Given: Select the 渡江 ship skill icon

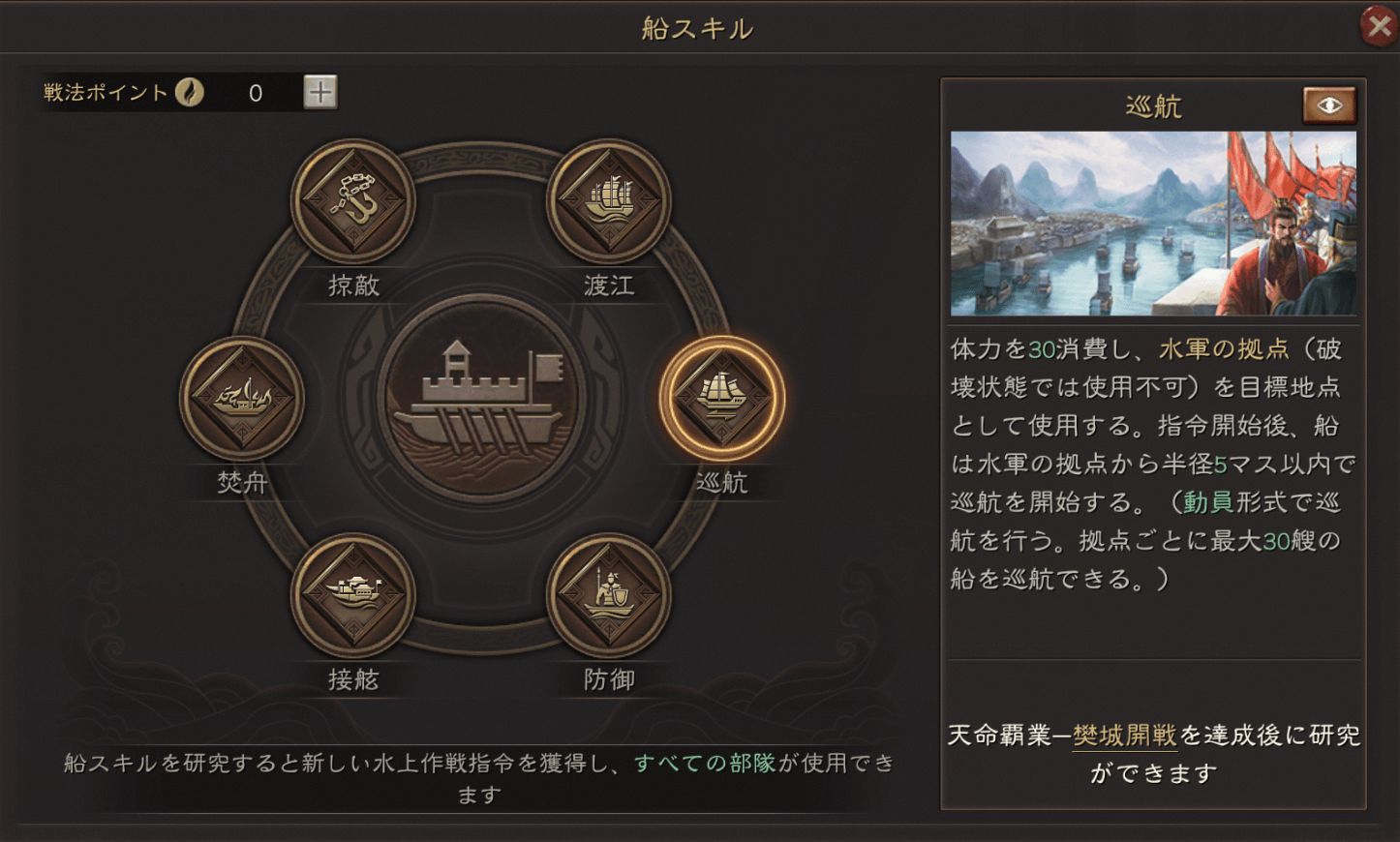Looking at the screenshot, I should coord(607,200).
